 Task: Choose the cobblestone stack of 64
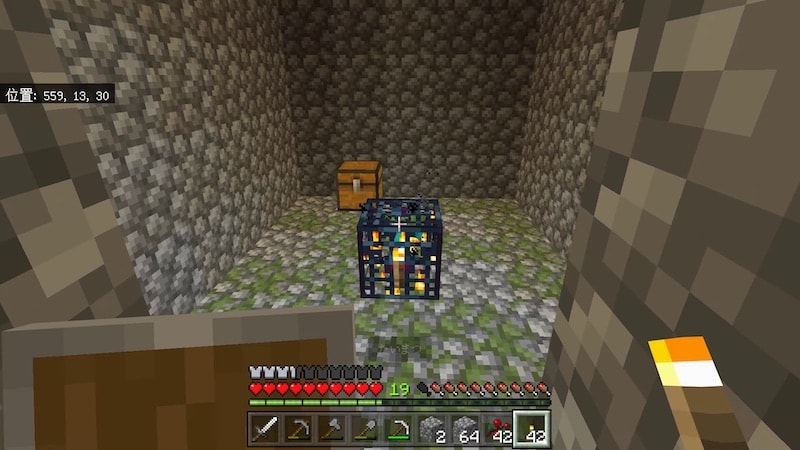[464, 429]
